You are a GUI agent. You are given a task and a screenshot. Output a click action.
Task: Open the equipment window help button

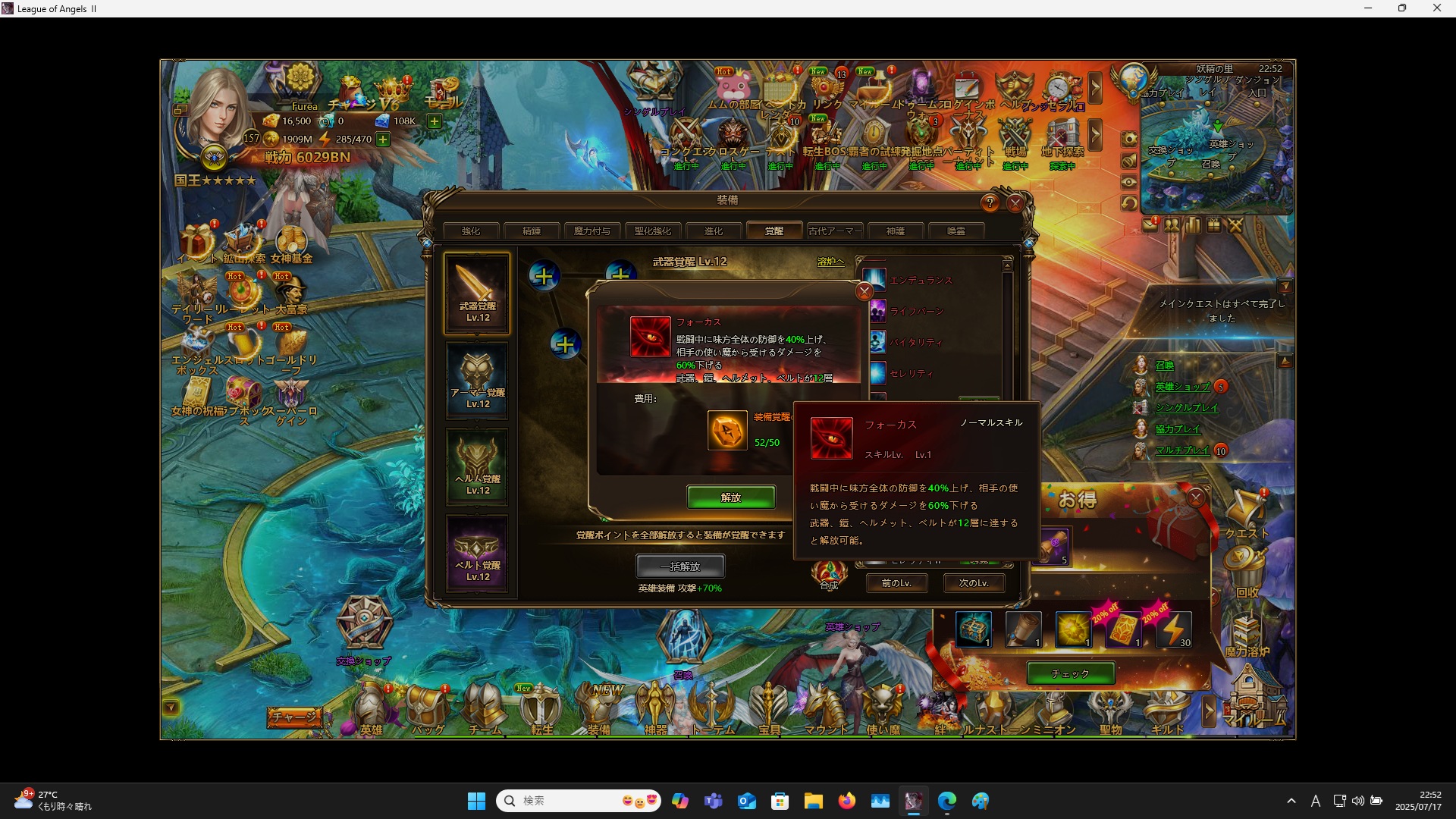[x=990, y=203]
